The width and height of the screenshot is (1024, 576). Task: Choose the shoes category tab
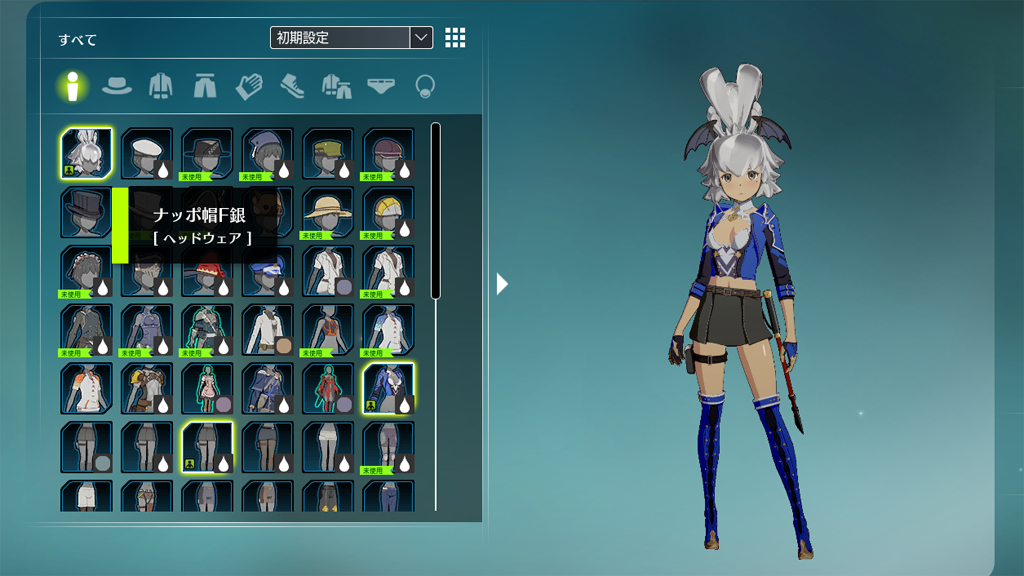tap(292, 86)
